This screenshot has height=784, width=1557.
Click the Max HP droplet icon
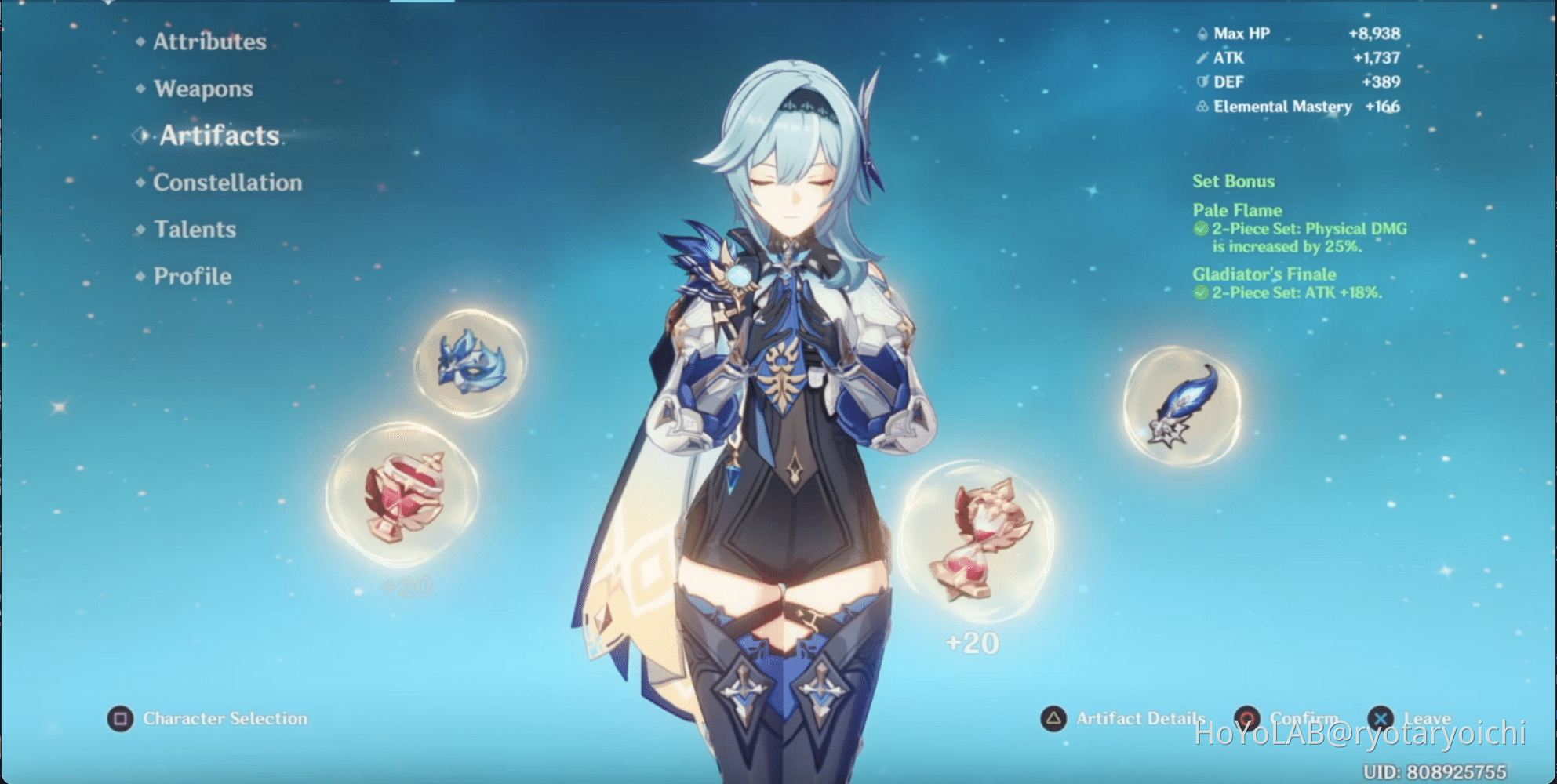pyautogui.click(x=1201, y=34)
